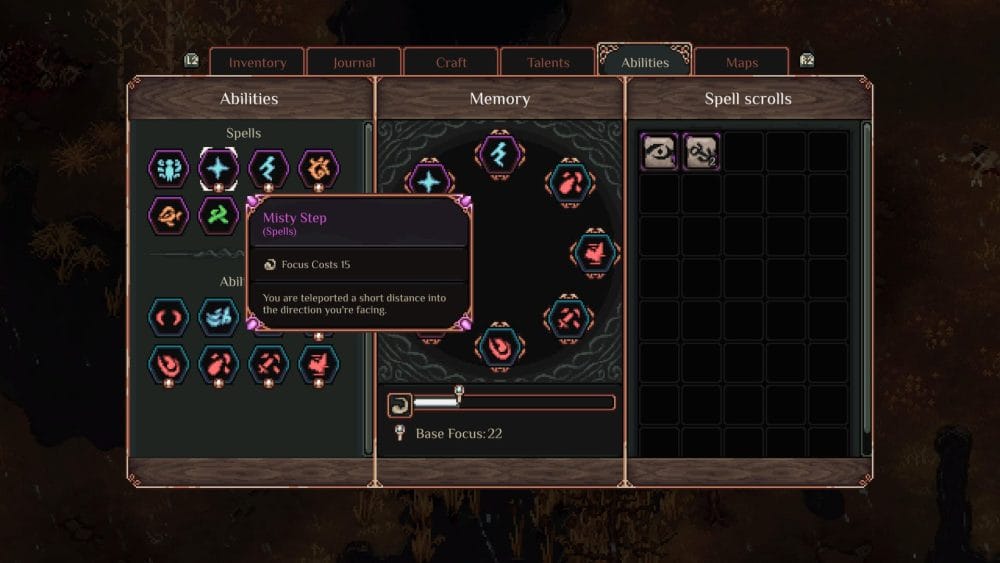Select the lightning spell memory slot

[499, 153]
